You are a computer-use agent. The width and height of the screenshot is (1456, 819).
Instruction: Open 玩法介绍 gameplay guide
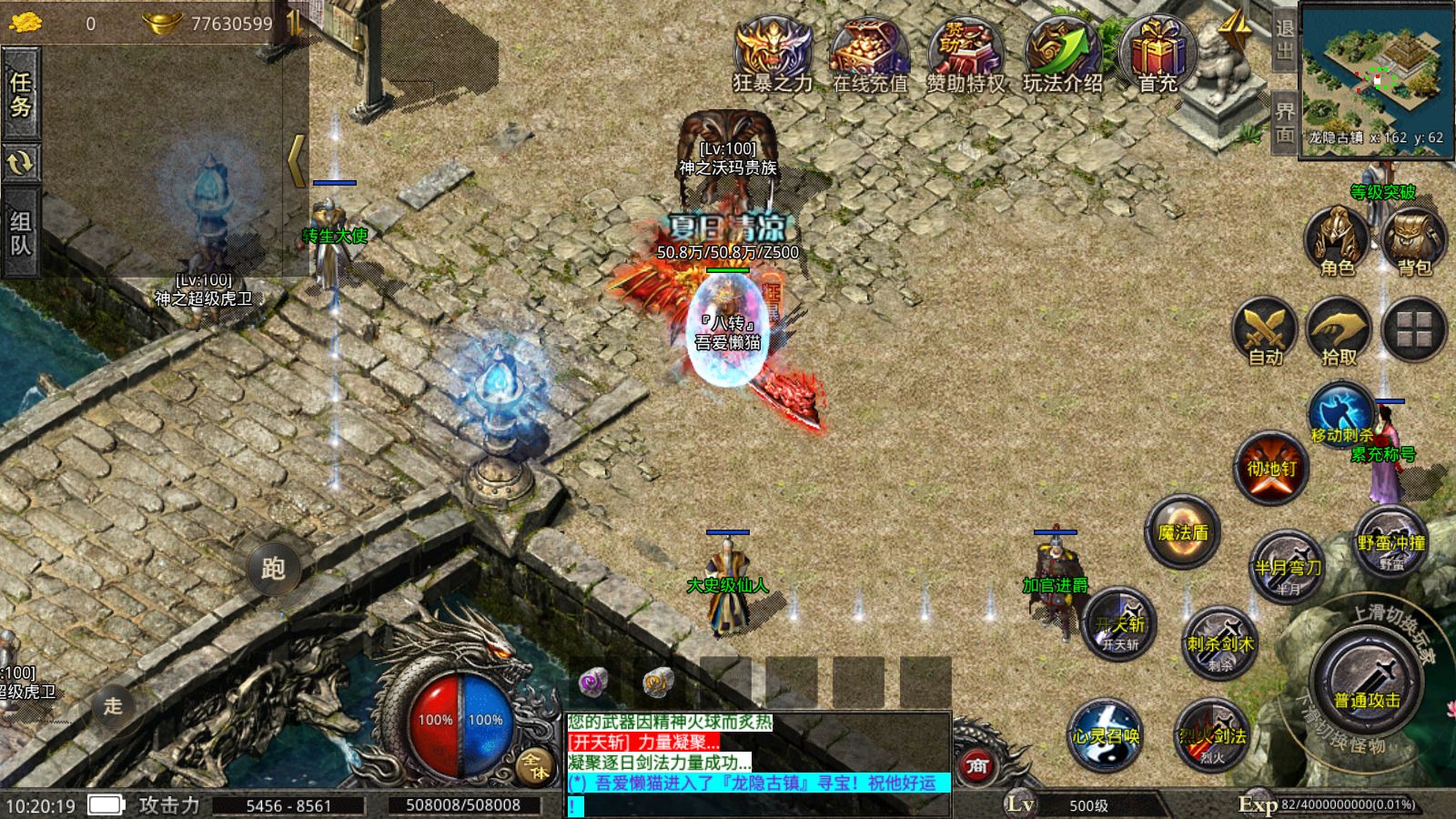tap(1063, 53)
